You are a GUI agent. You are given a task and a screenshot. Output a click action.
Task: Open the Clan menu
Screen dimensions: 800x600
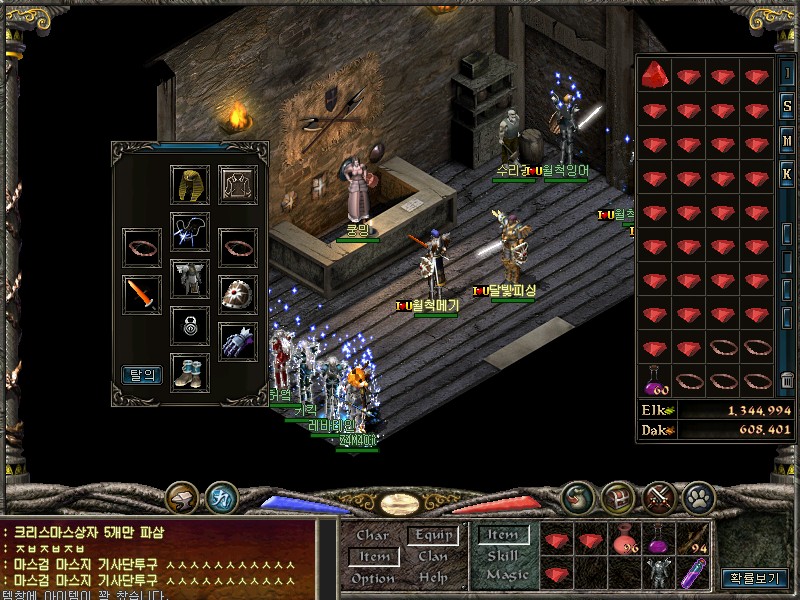pos(433,556)
